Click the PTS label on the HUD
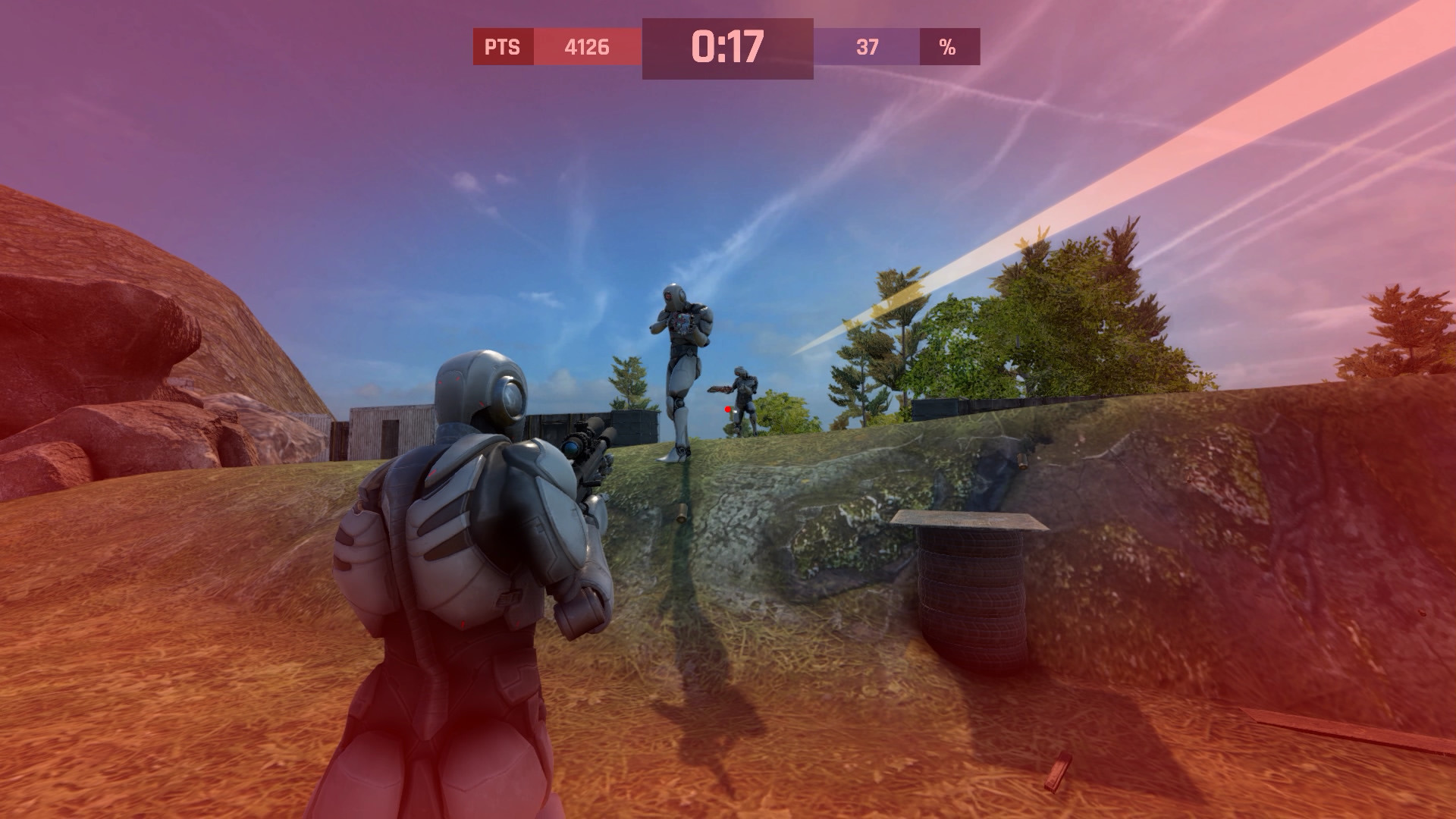The width and height of the screenshot is (1456, 819). click(x=502, y=47)
